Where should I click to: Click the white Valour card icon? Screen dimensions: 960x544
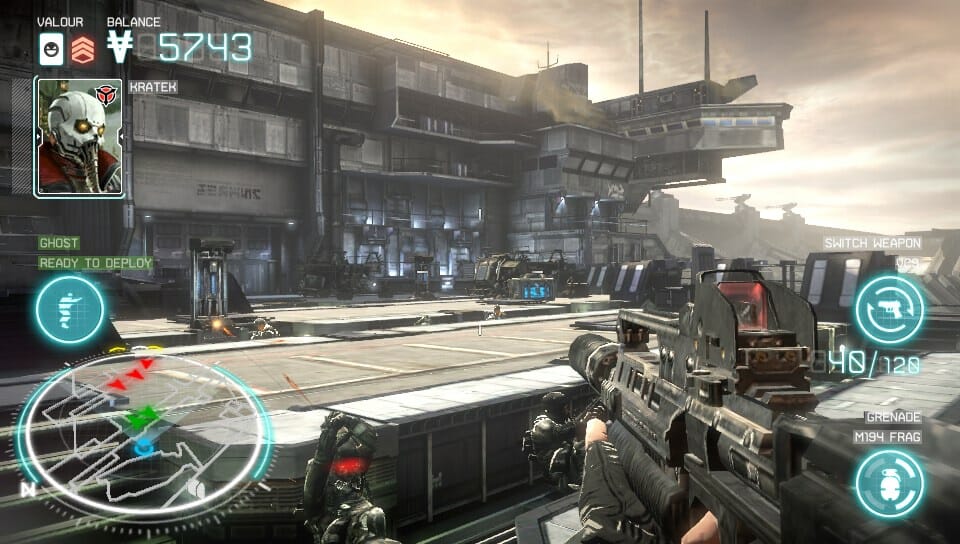click(x=51, y=48)
